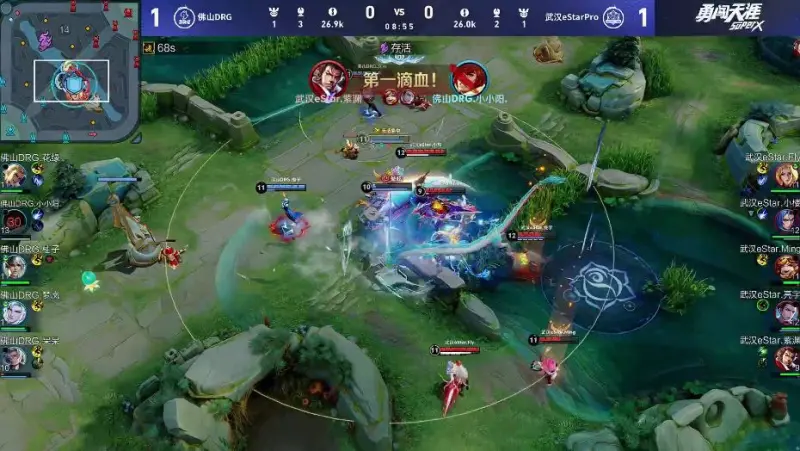Open the 勇闯天涯 superX sponsor logo
Screen dimensions: 800x451
point(733,17)
